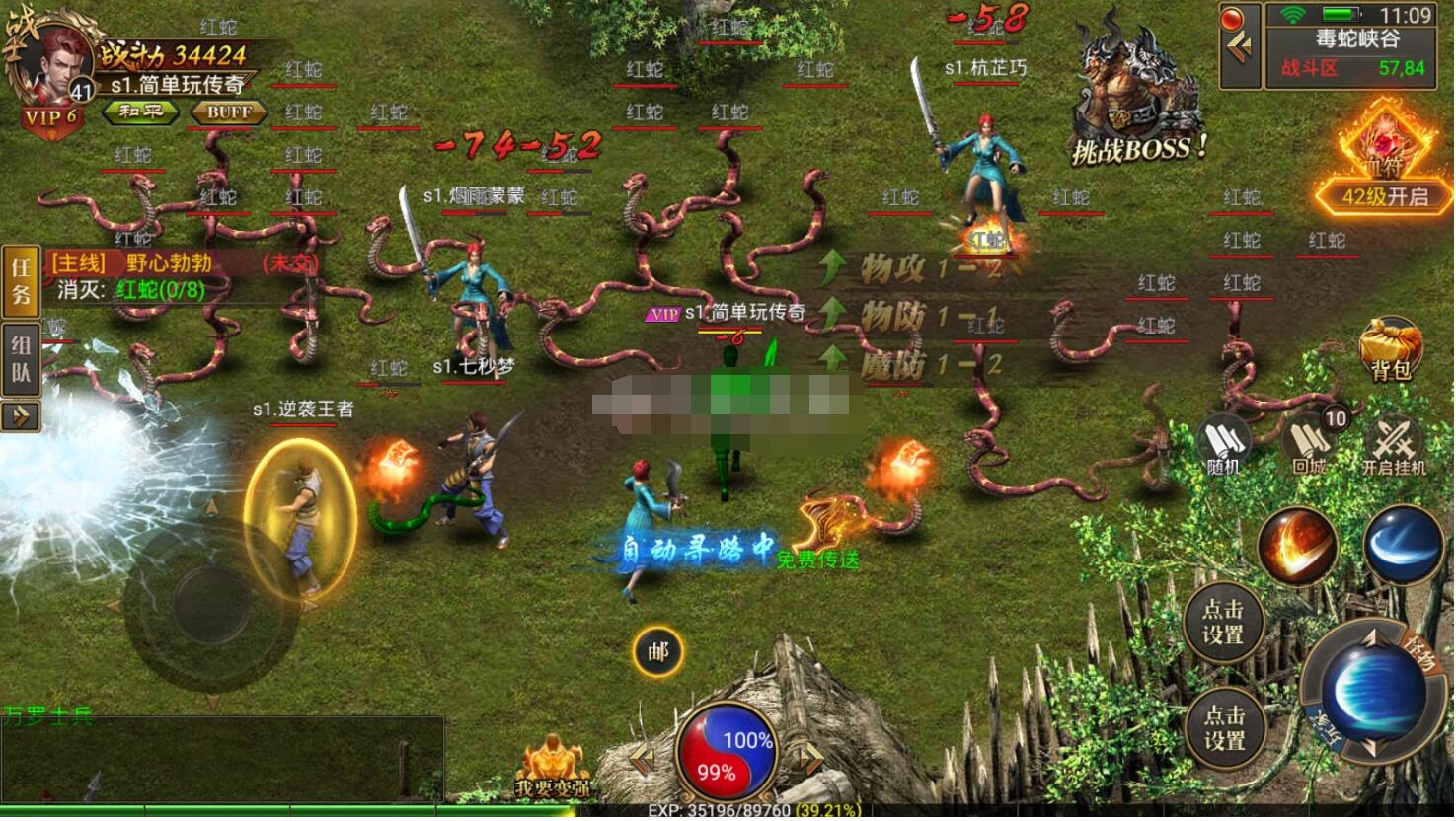Collapse the top-right map panel chevron

1242,44
